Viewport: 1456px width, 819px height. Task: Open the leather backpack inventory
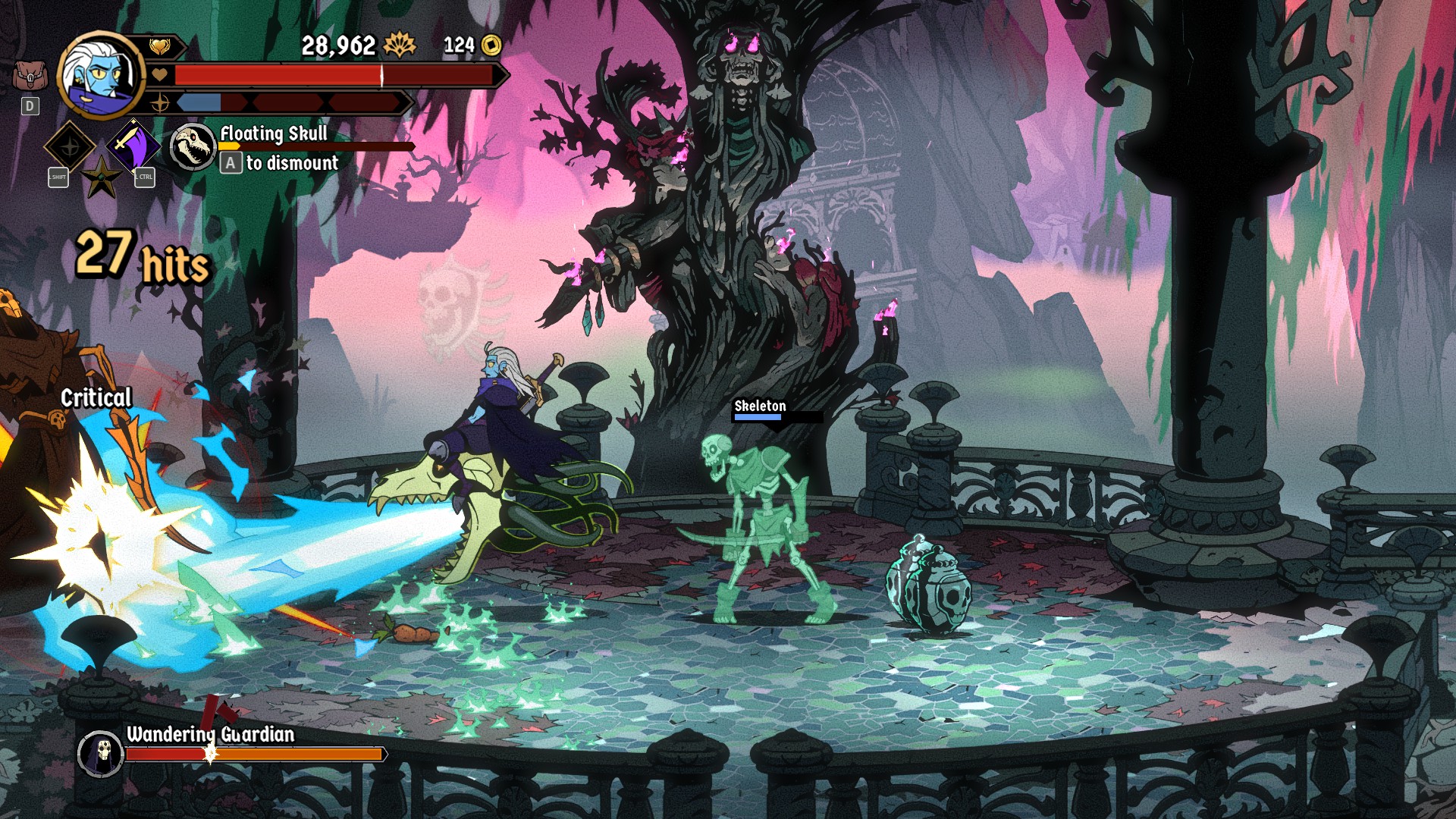click(x=30, y=75)
